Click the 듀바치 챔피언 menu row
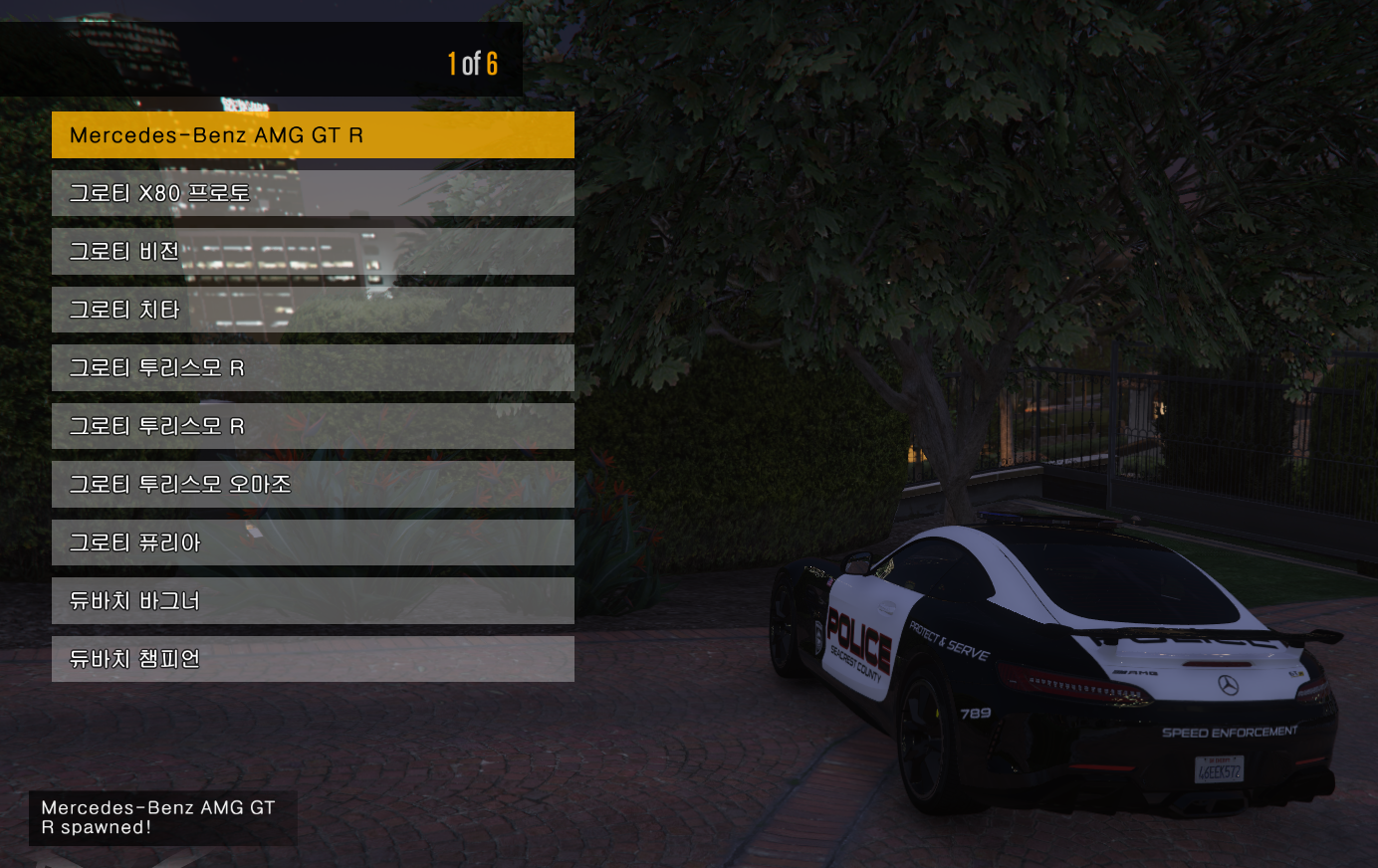Viewport: 1378px width, 868px height. tap(313, 659)
